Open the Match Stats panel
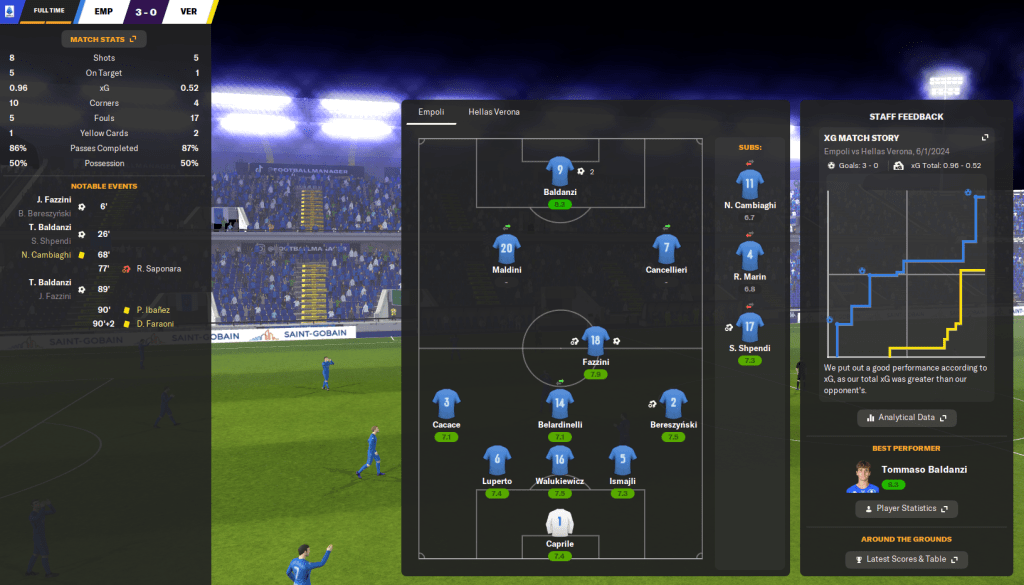 [x=104, y=39]
